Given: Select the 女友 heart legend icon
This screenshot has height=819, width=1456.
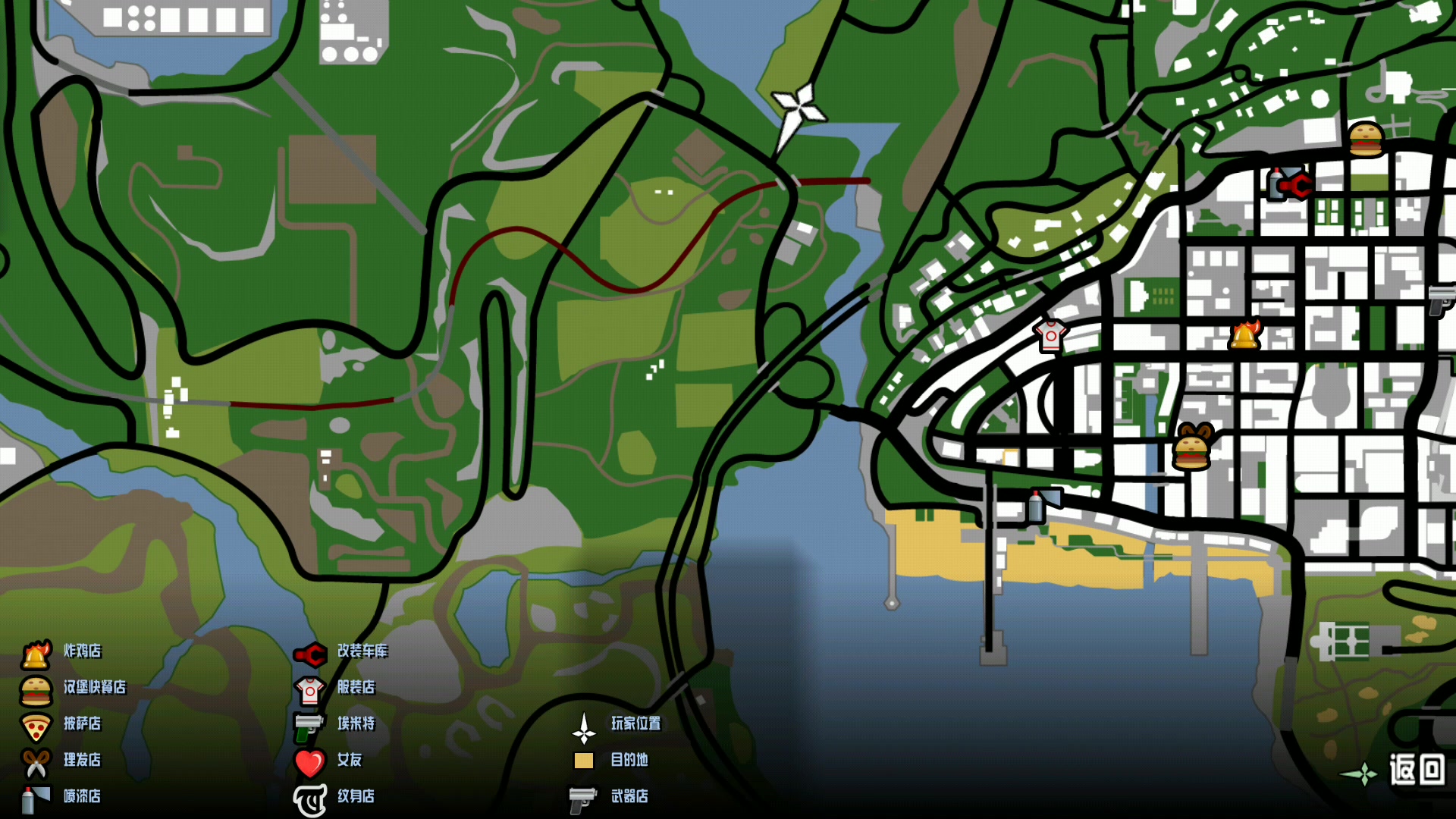Looking at the screenshot, I should click(309, 761).
